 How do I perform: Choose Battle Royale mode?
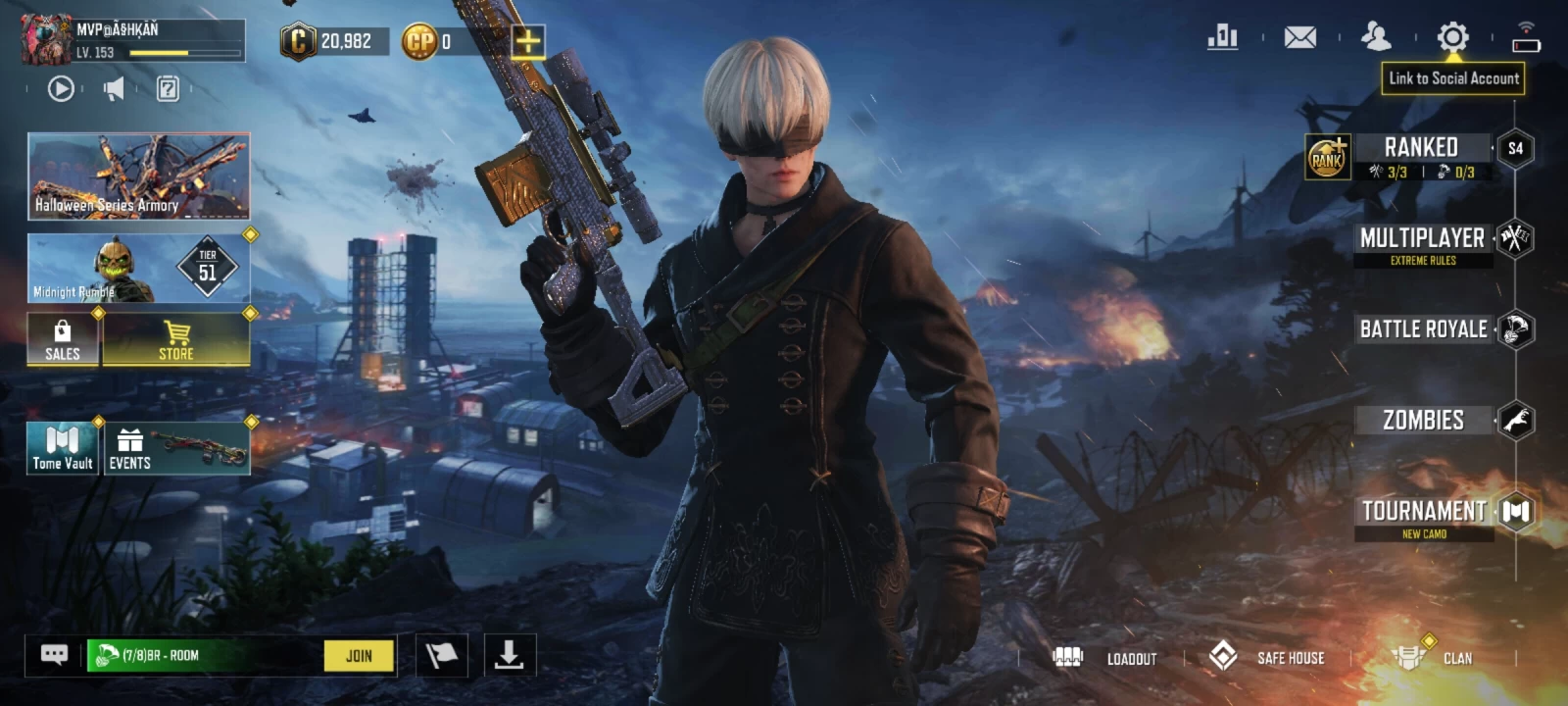1423,329
